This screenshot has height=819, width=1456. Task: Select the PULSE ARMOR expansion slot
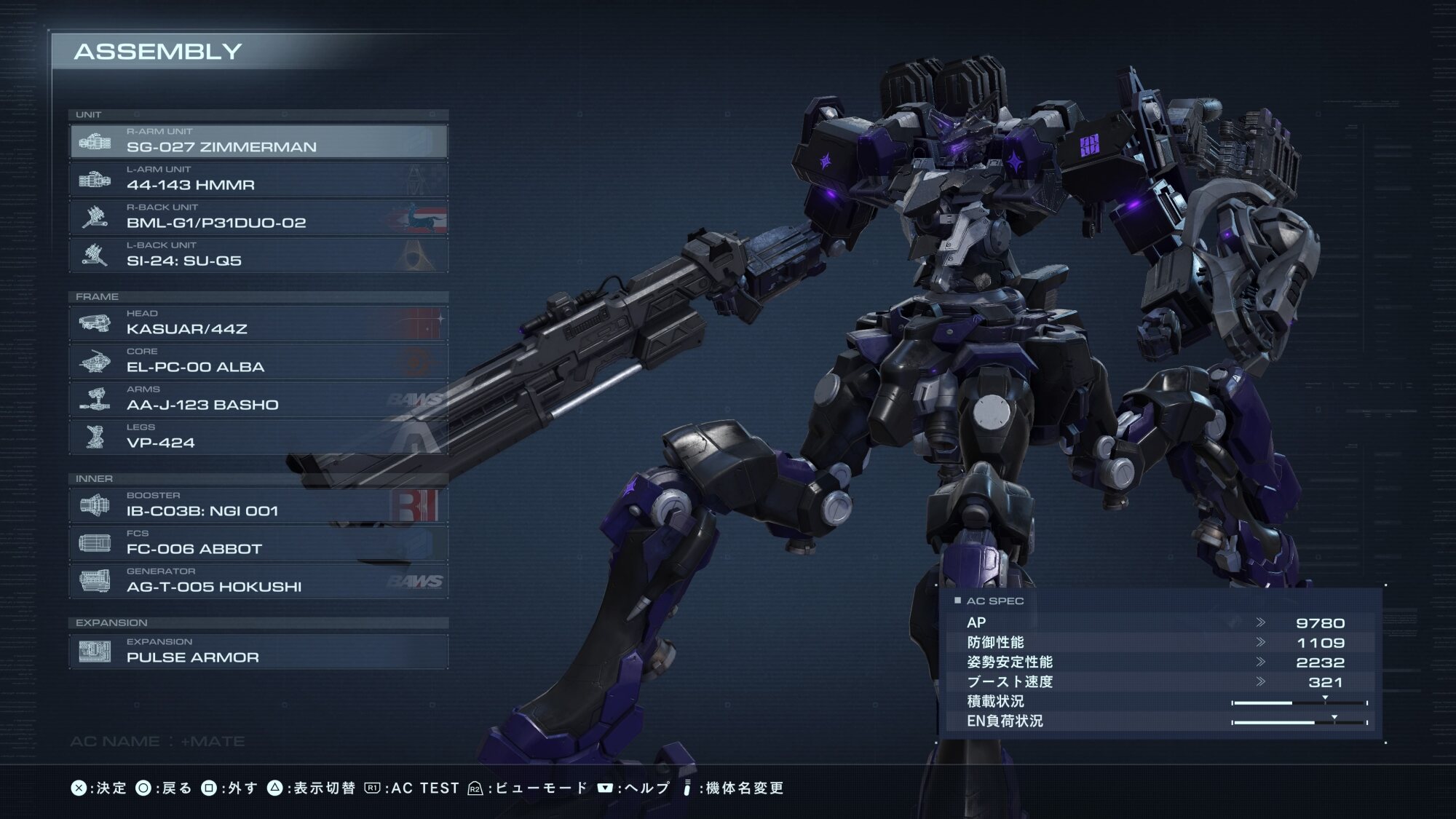258,652
